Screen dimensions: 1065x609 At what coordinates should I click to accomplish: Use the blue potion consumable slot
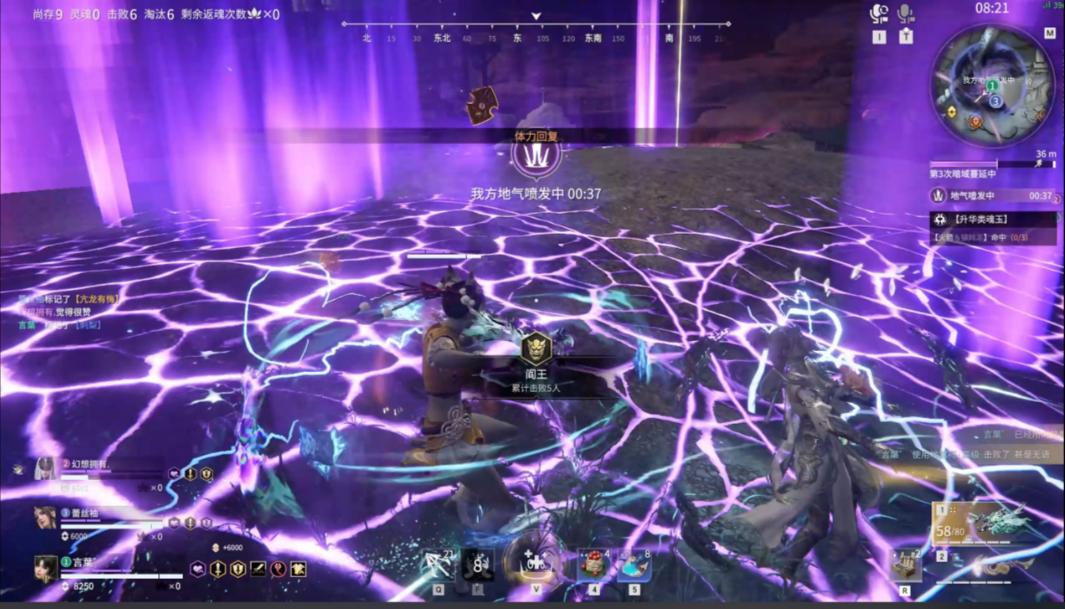(x=633, y=565)
